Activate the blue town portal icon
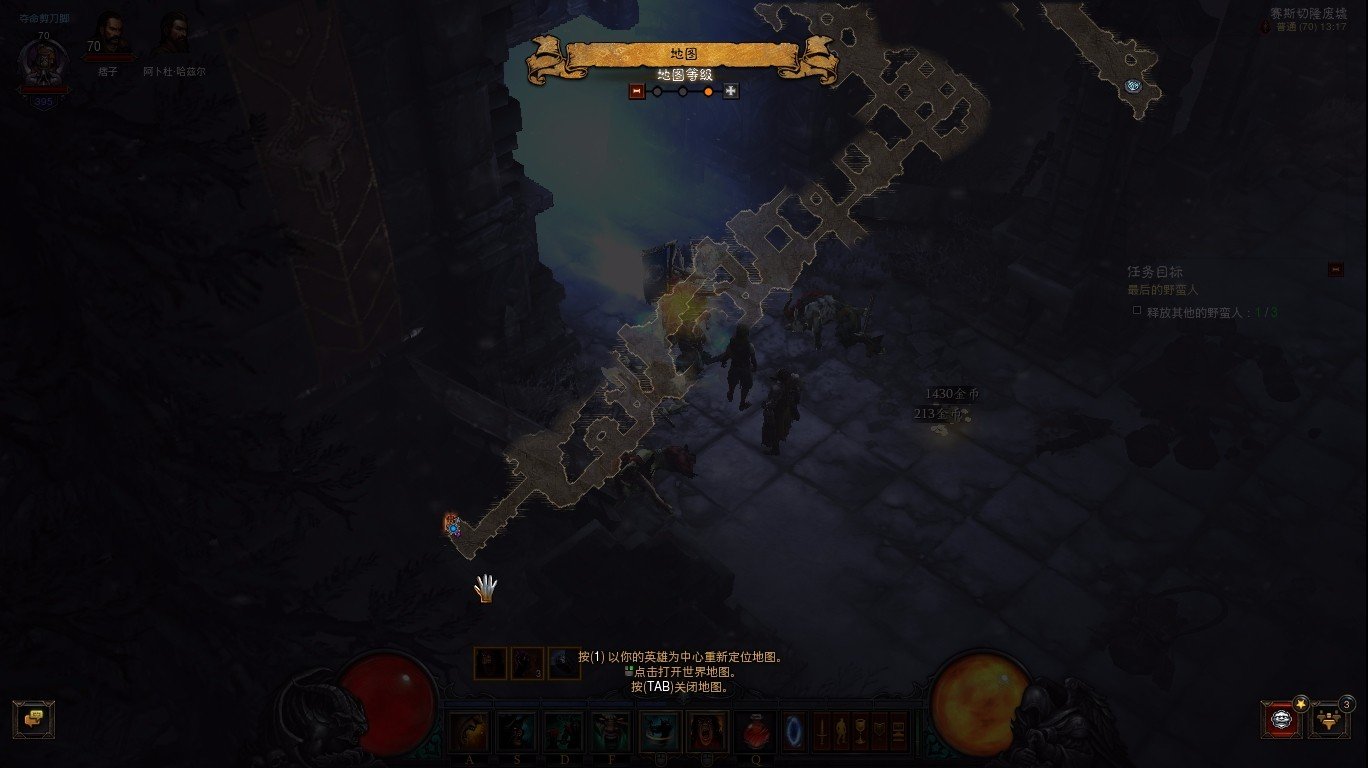 pos(794,732)
